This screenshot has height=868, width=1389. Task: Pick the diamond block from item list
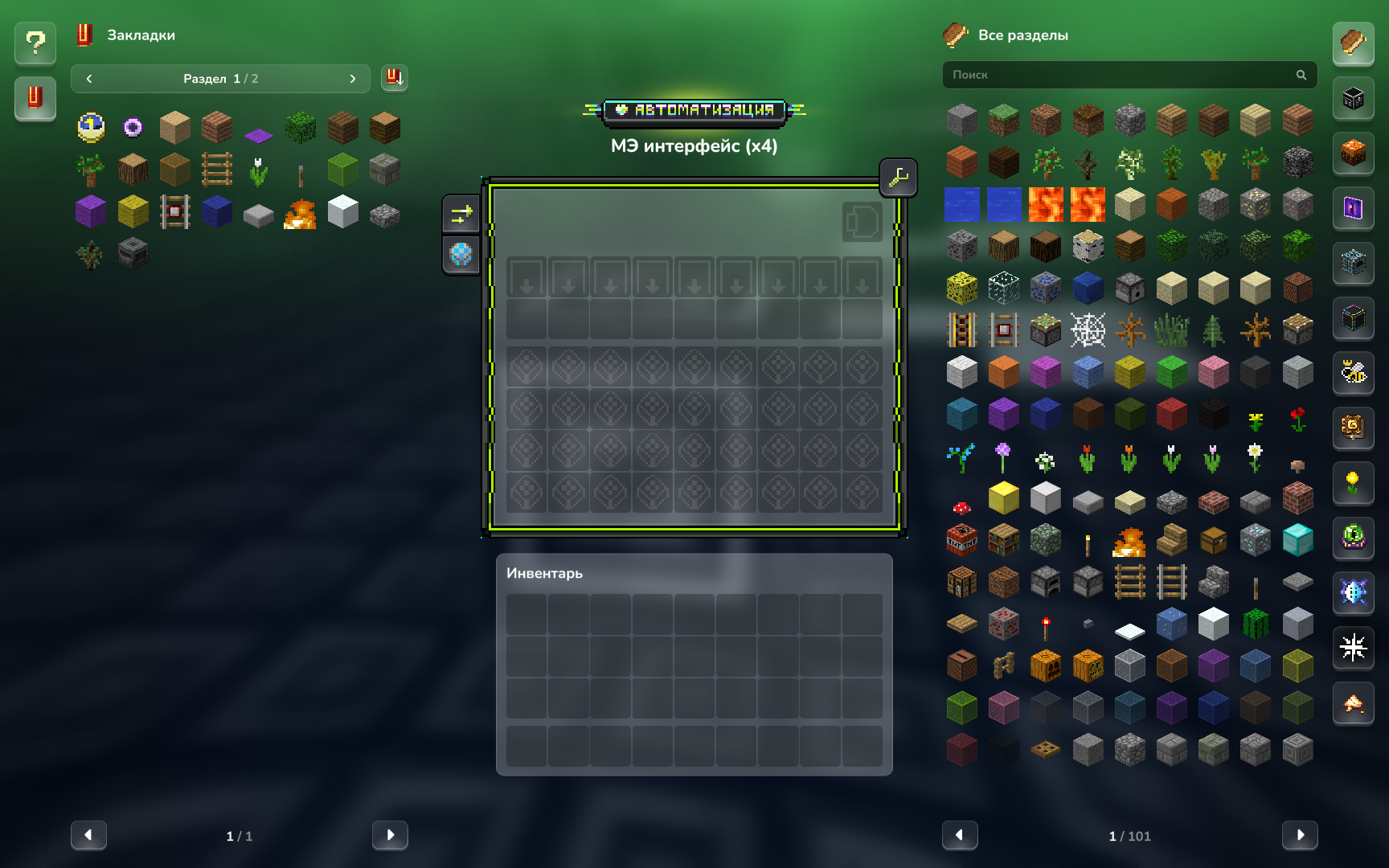pos(1297,541)
